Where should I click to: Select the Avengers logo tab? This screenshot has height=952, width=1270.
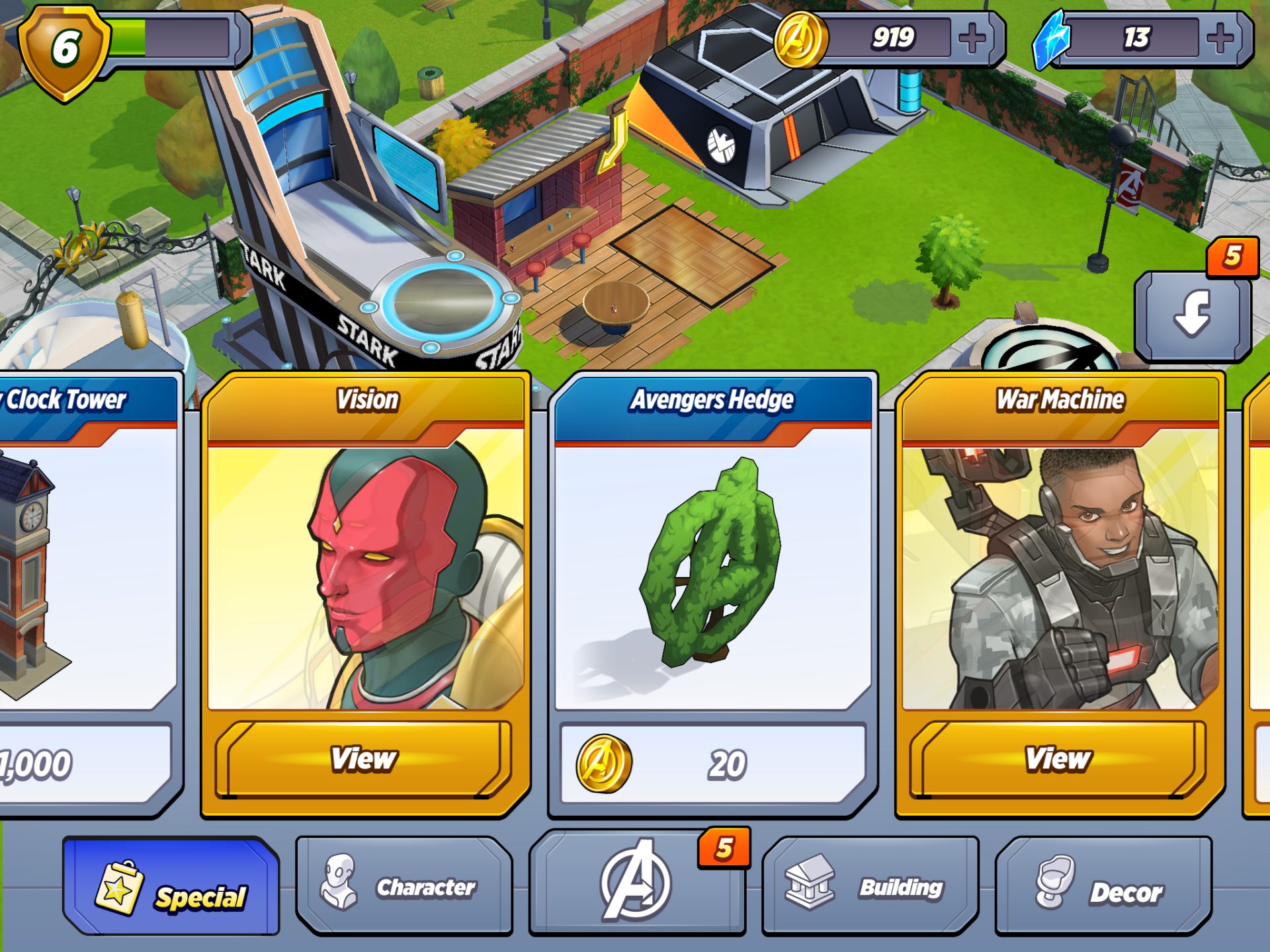(x=636, y=883)
